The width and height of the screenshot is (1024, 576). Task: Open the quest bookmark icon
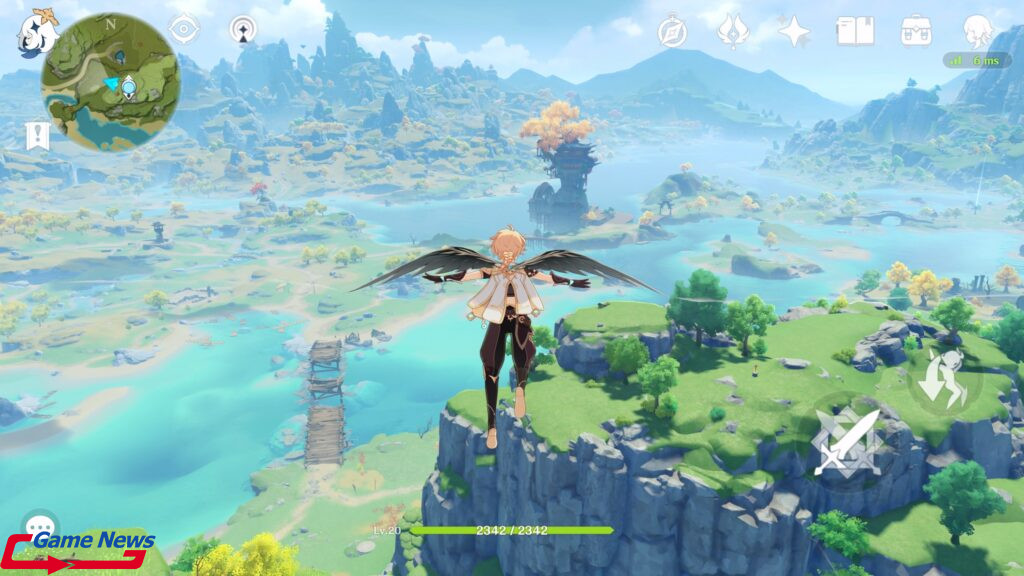click(38, 136)
